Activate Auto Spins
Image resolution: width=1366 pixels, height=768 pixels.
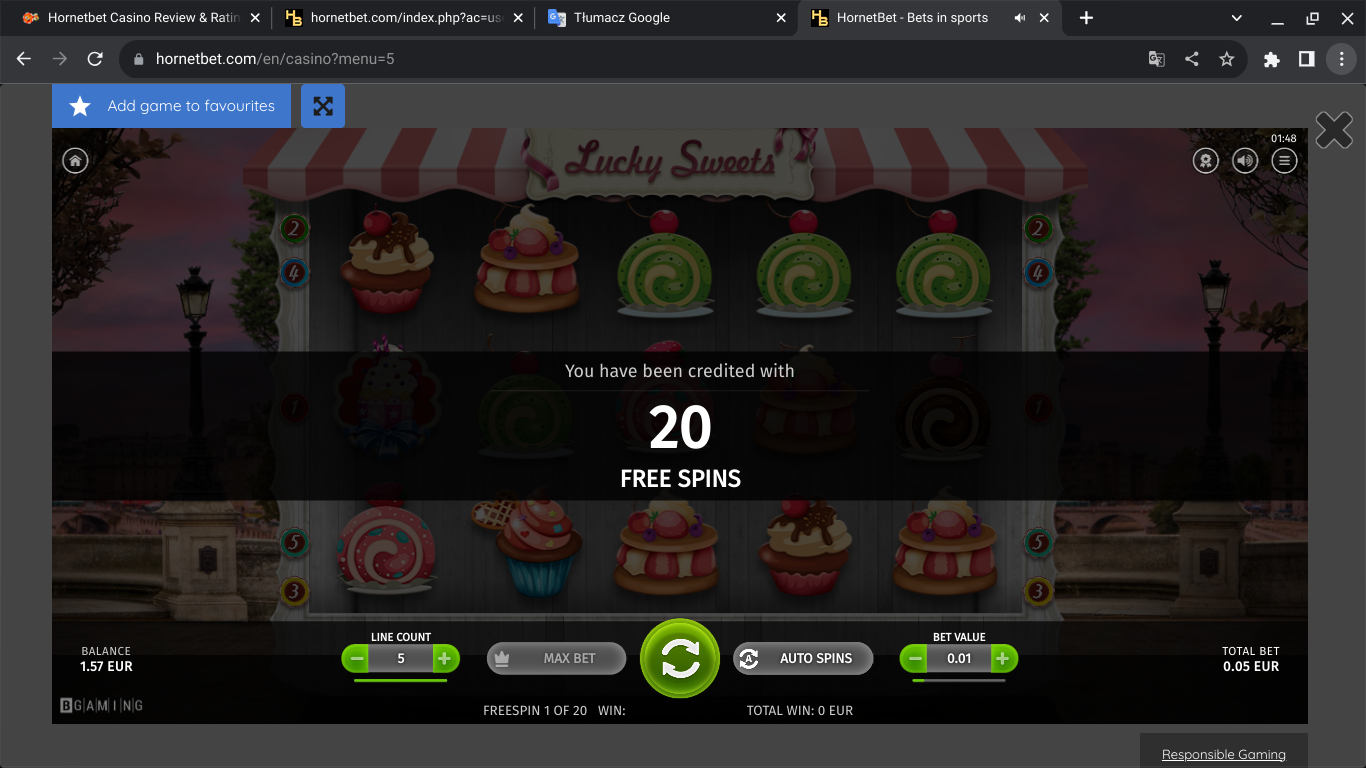point(803,658)
